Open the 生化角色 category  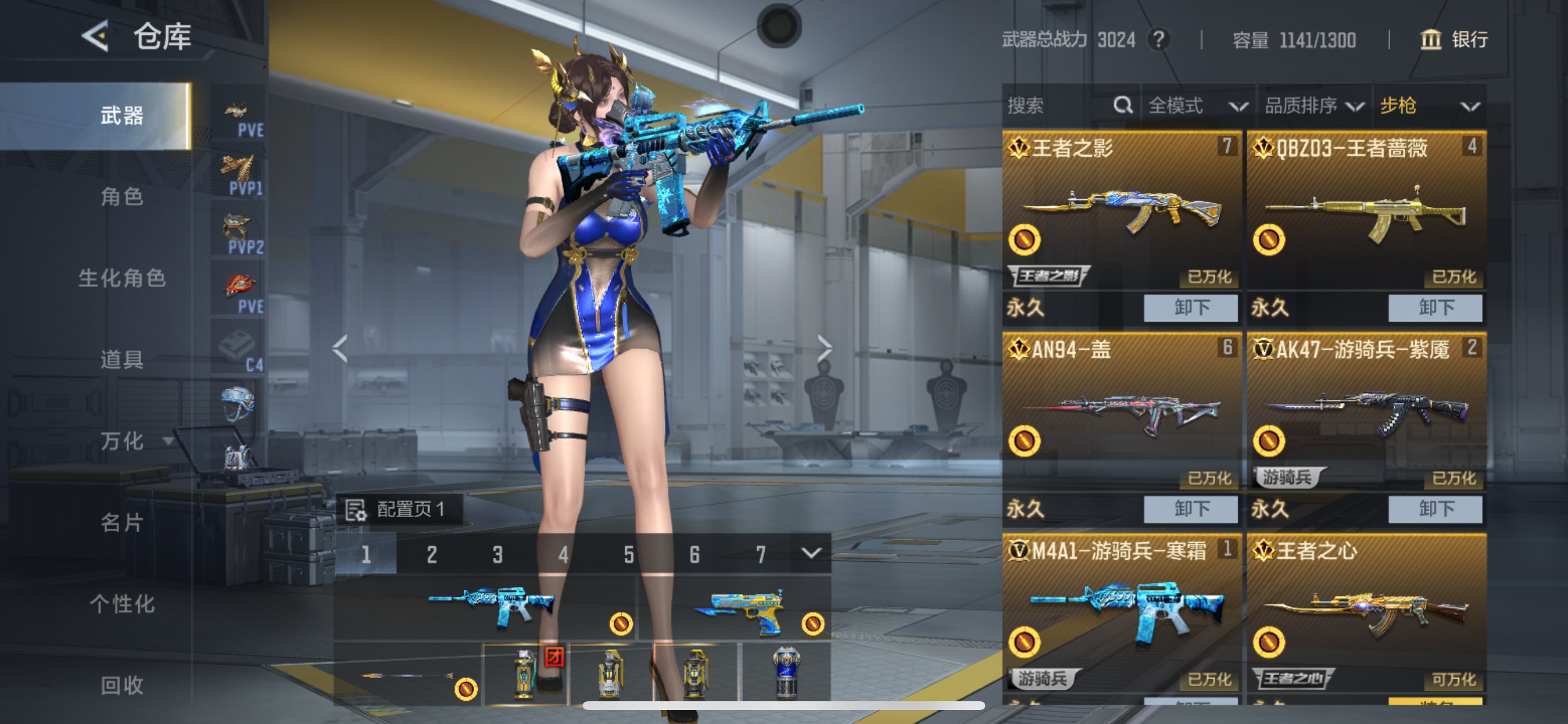point(122,278)
